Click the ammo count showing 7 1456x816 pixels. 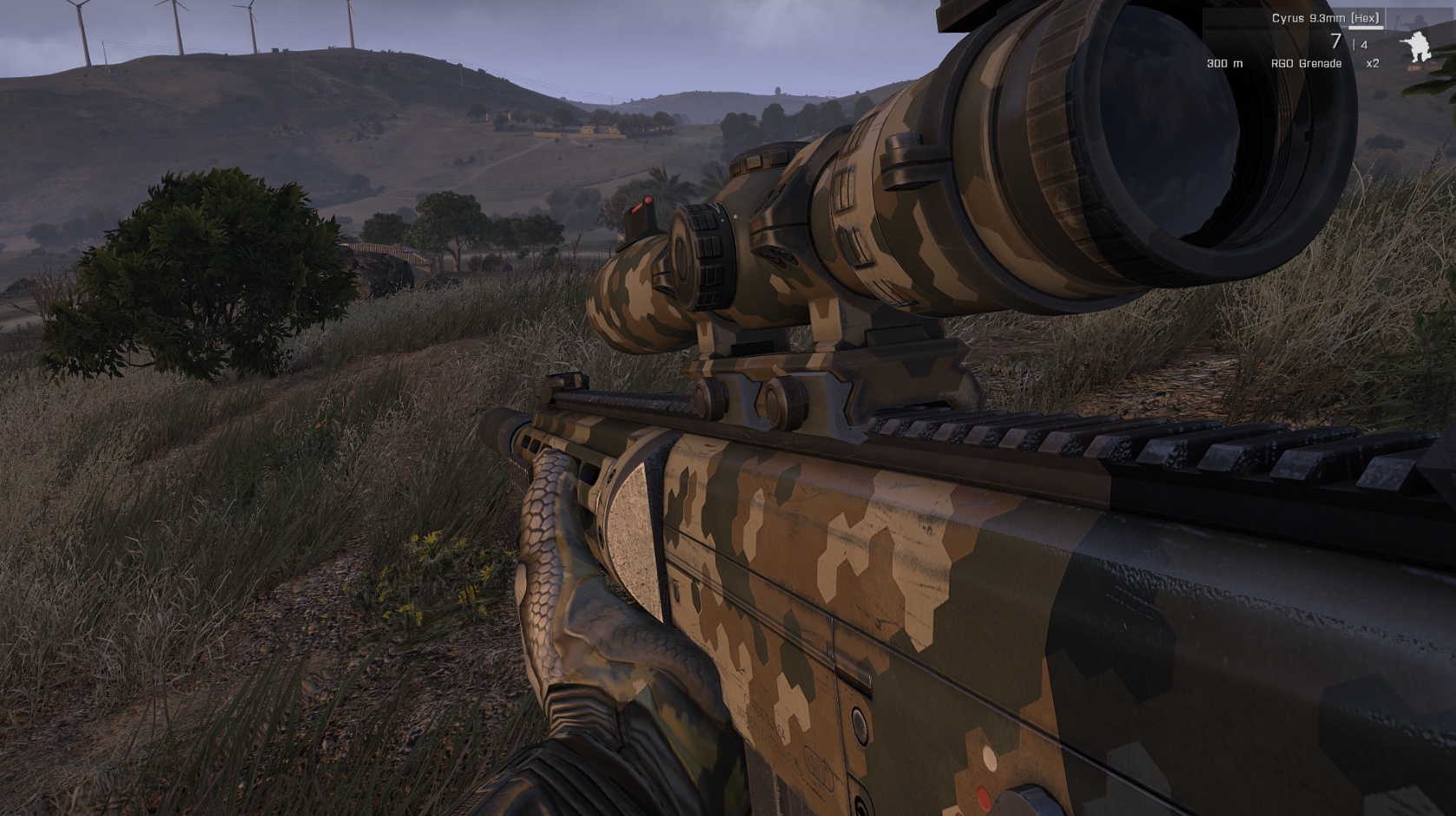1337,41
